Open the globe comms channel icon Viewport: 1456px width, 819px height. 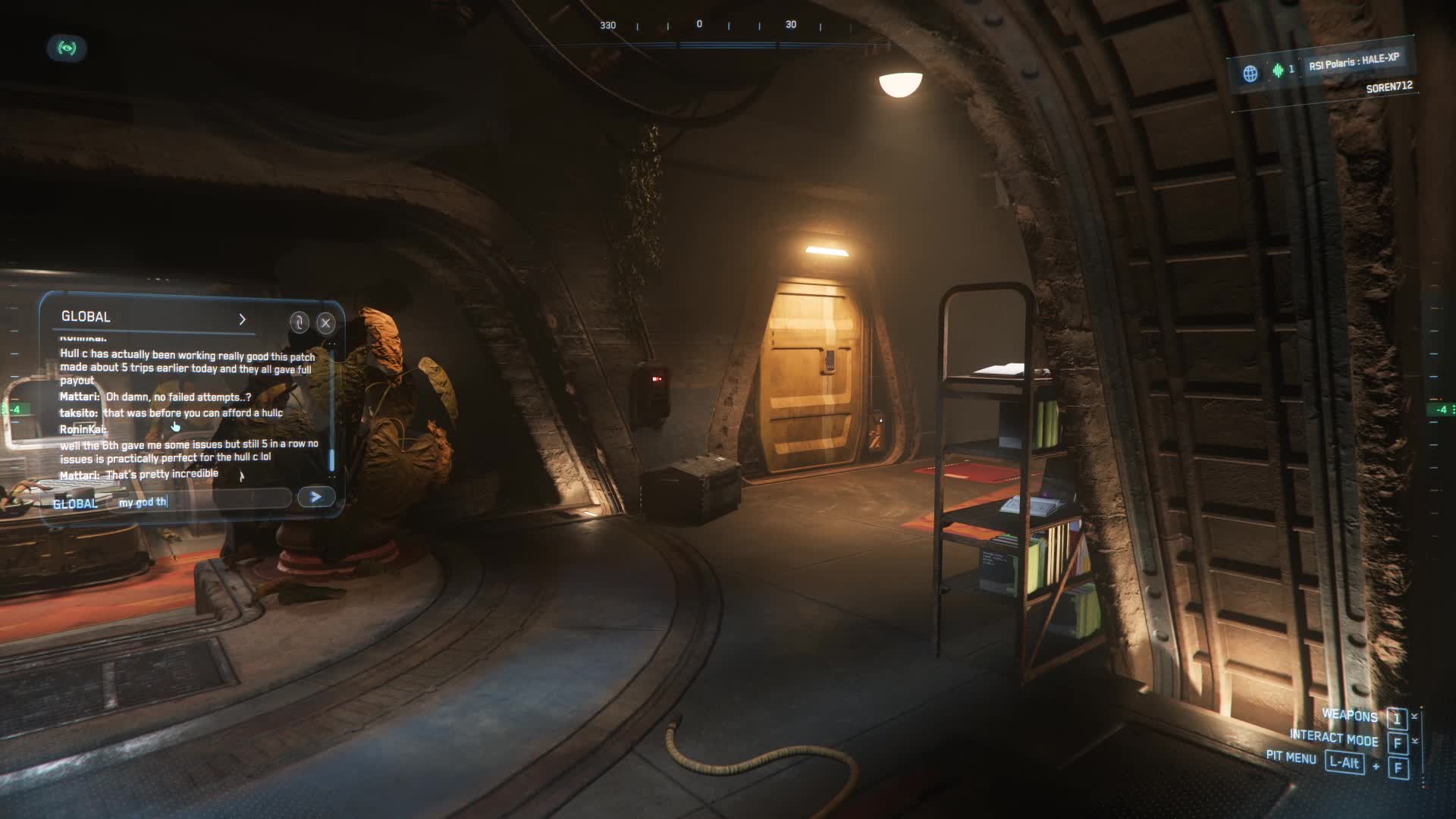(x=1250, y=73)
